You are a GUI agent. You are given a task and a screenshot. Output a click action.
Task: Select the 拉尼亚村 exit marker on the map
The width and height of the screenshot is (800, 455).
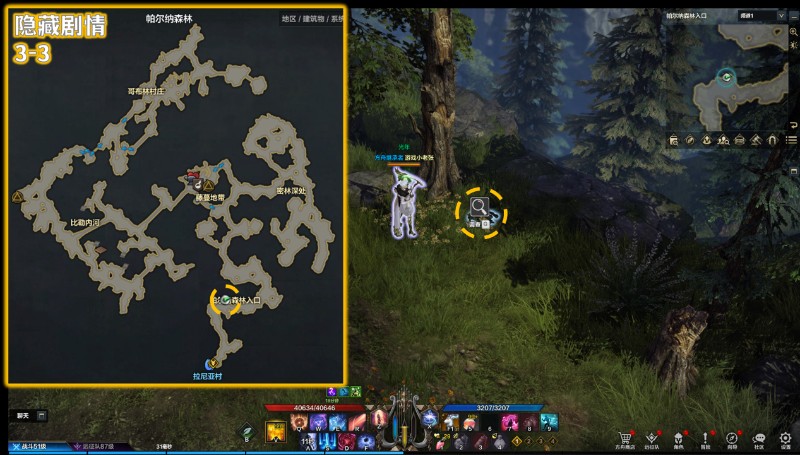[211, 364]
